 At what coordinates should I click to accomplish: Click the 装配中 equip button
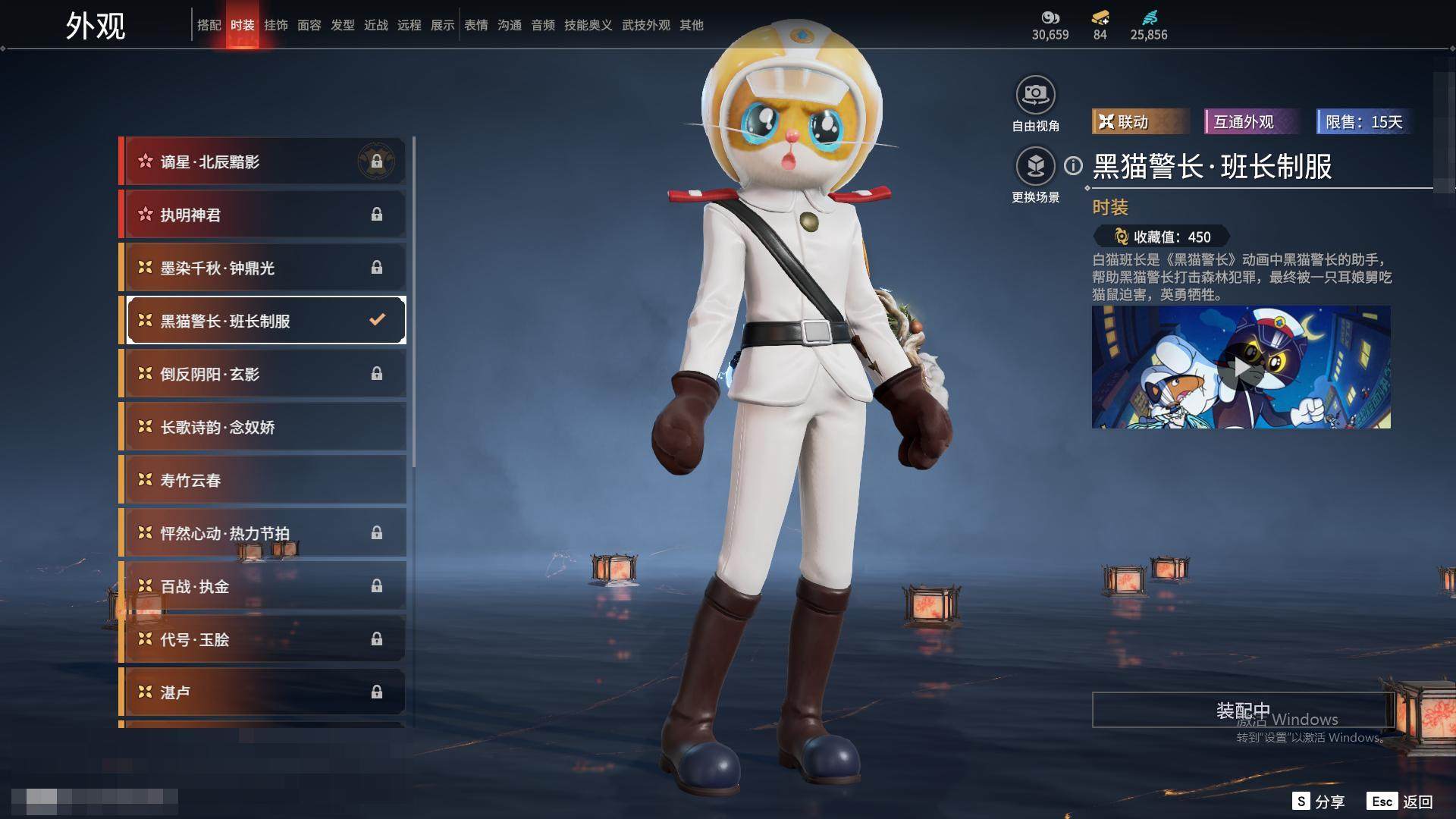[x=1242, y=710]
